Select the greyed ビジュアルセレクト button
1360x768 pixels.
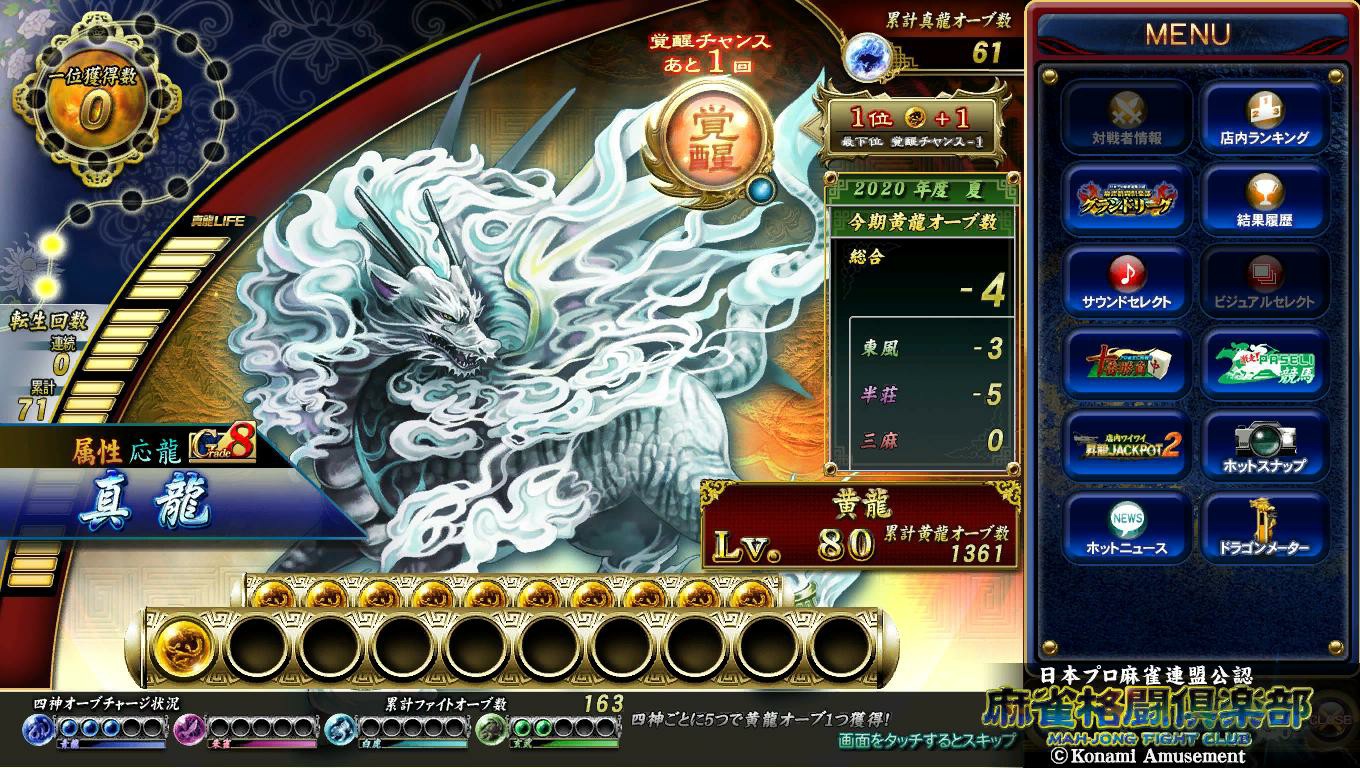(x=1264, y=281)
